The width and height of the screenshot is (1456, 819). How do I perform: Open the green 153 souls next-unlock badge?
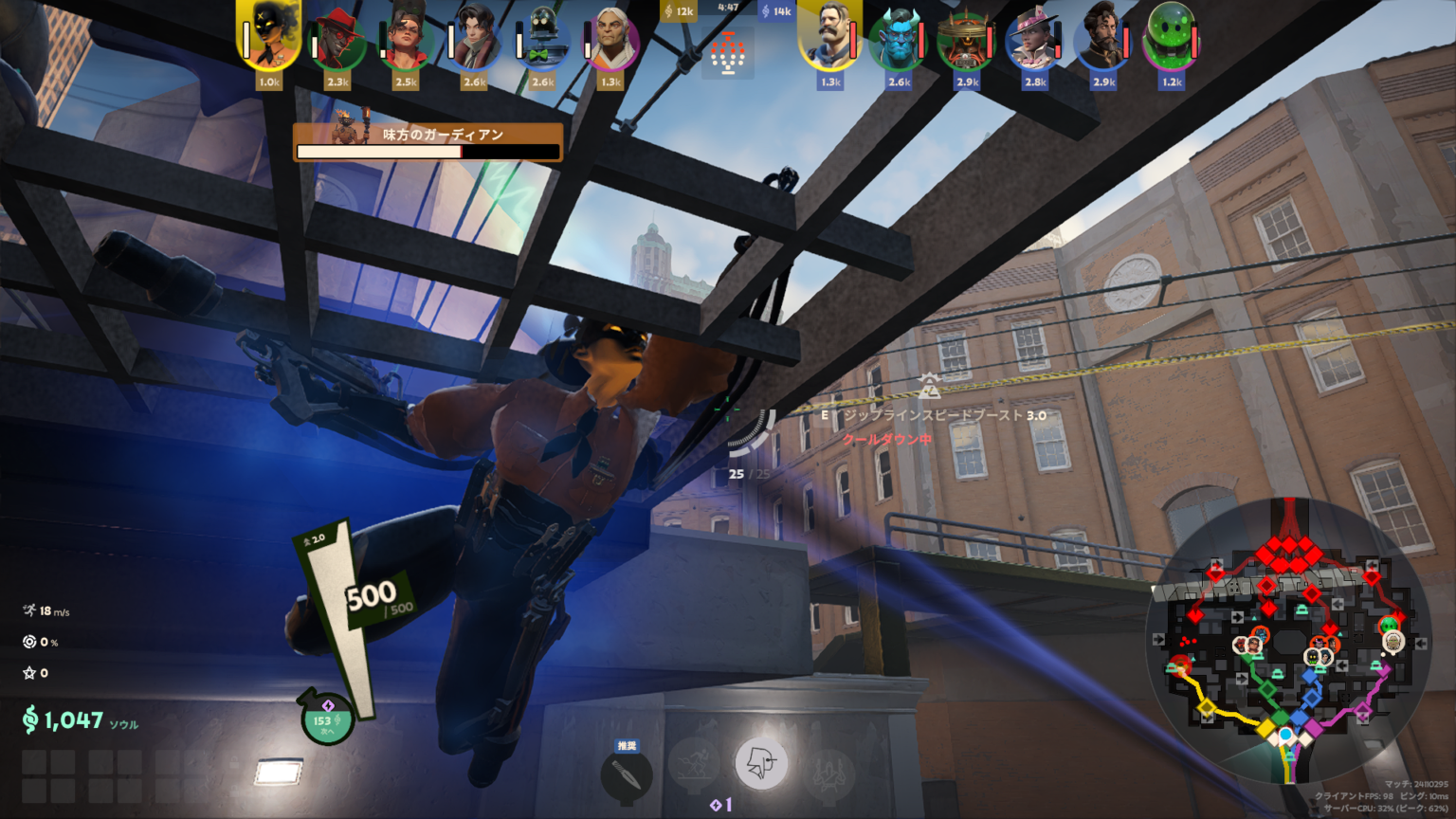coord(325,721)
